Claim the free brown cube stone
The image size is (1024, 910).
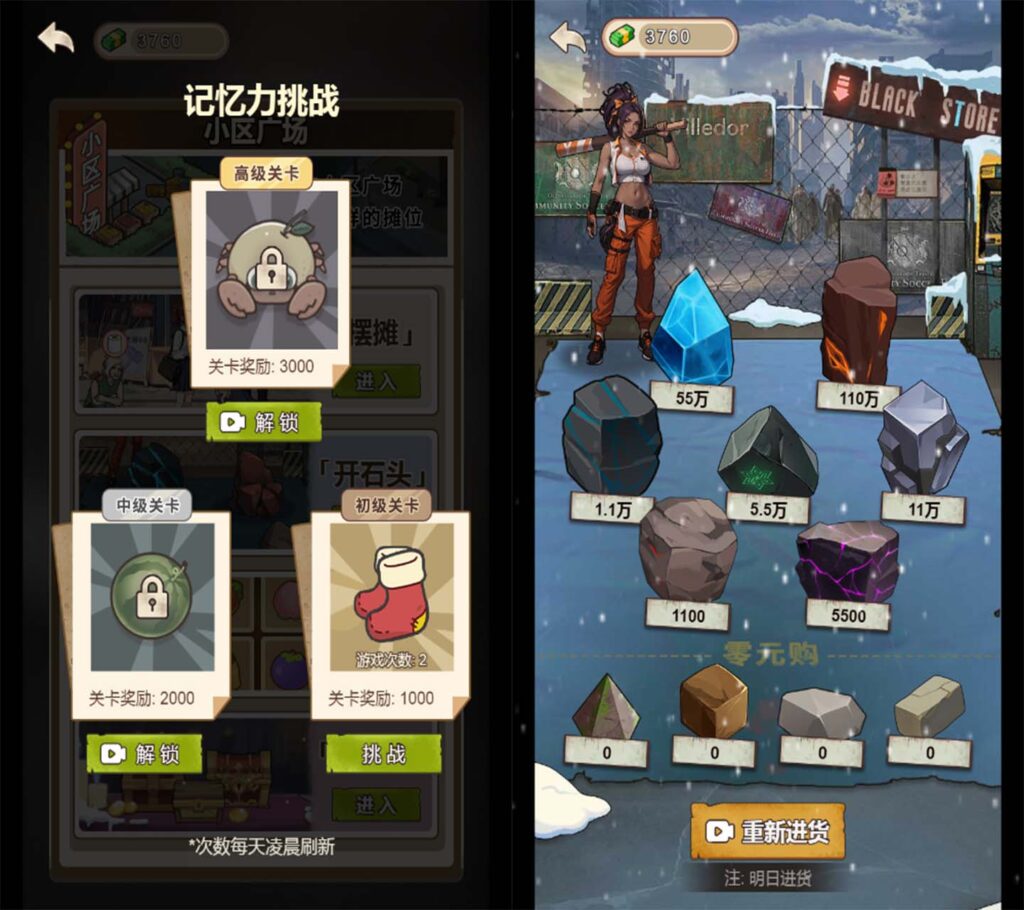(713, 701)
